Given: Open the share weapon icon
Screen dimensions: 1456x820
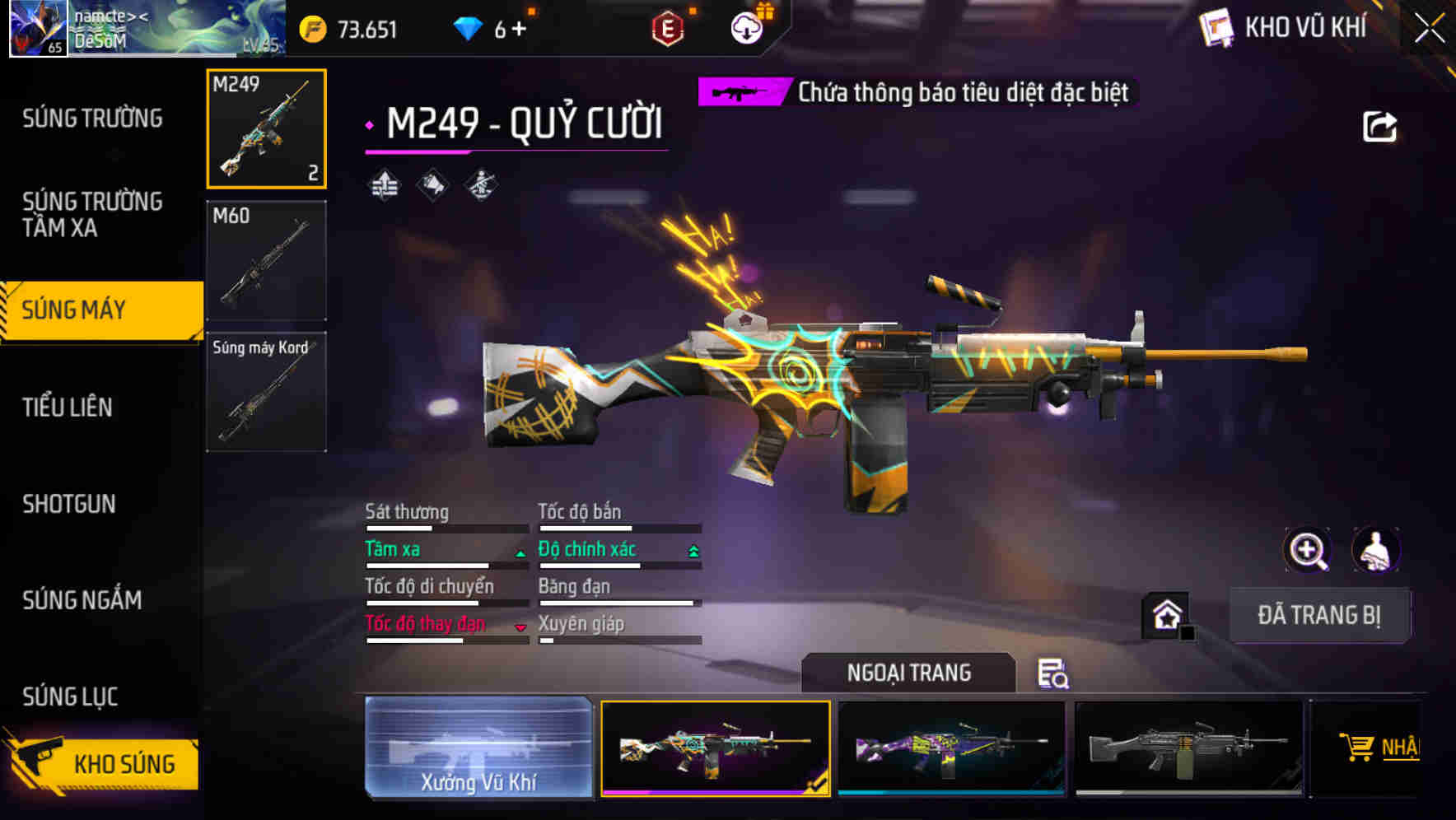Looking at the screenshot, I should 1381,125.
